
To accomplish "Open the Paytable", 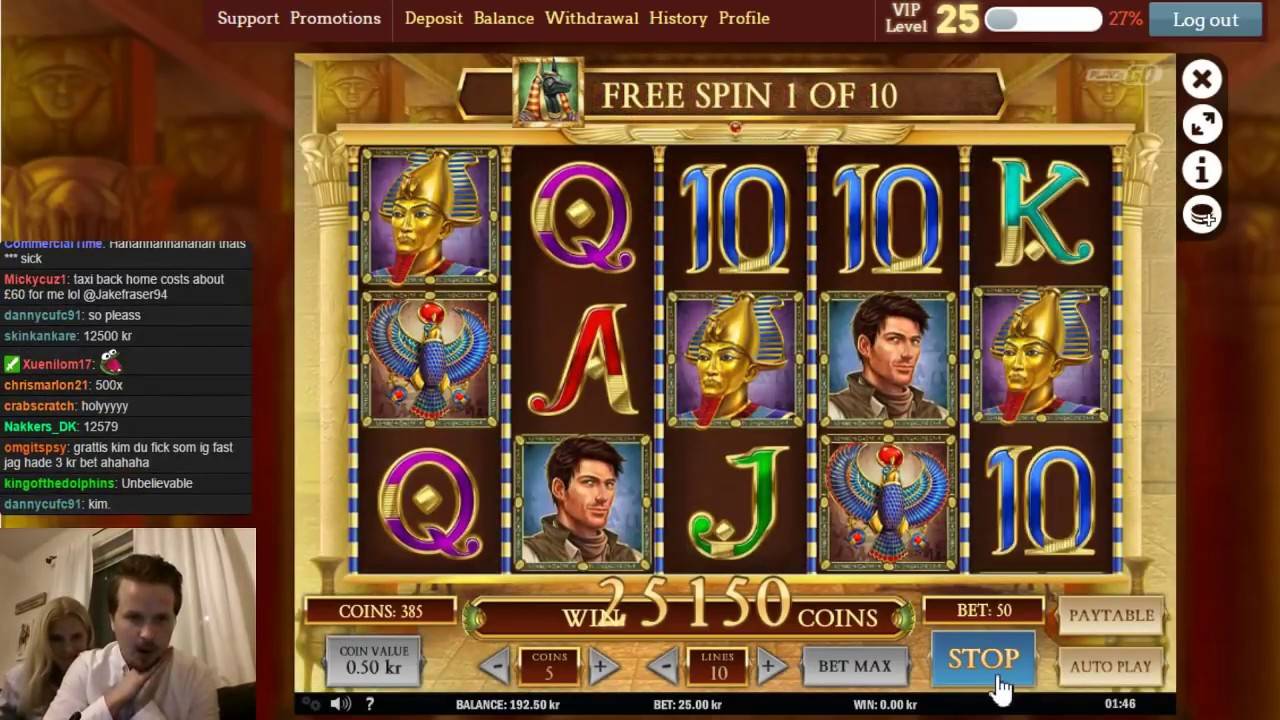I will pos(1111,615).
